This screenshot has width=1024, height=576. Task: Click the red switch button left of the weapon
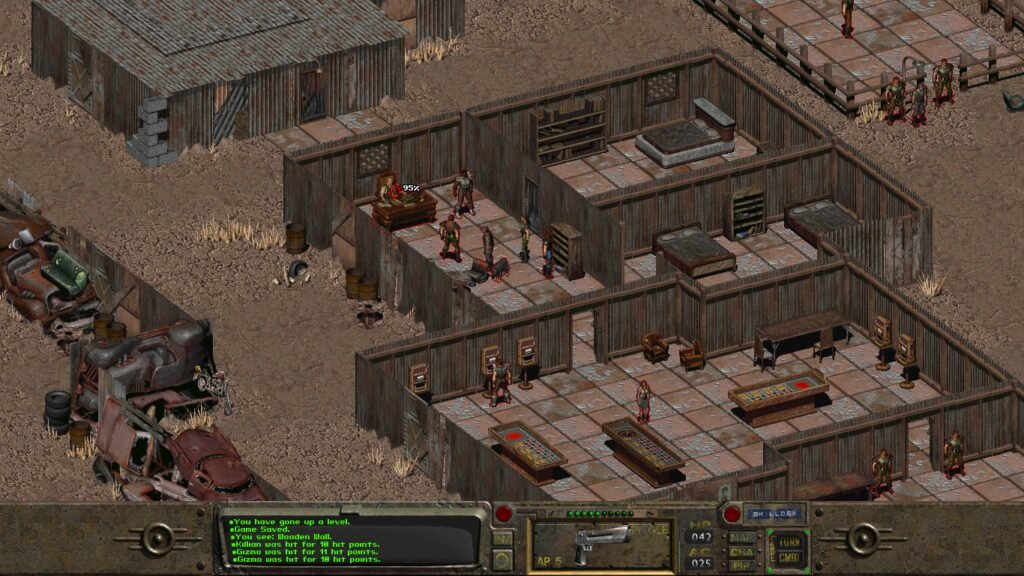tap(503, 514)
